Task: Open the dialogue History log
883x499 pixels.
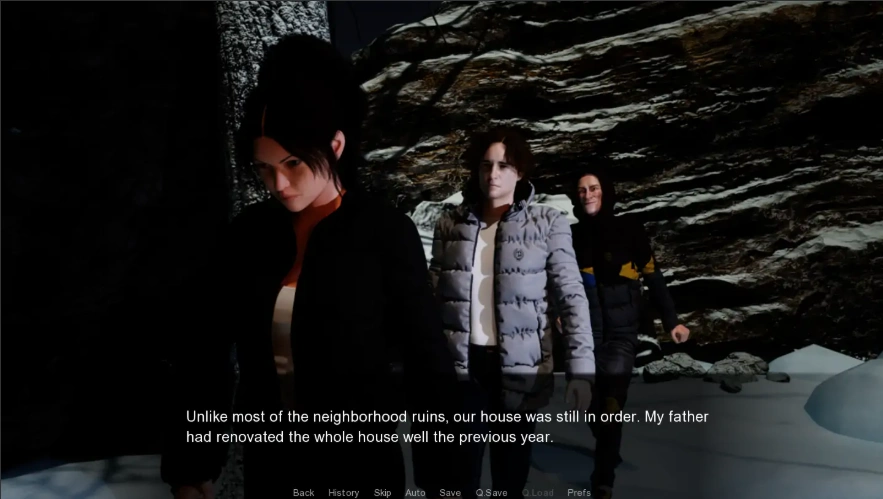Action: [x=343, y=492]
